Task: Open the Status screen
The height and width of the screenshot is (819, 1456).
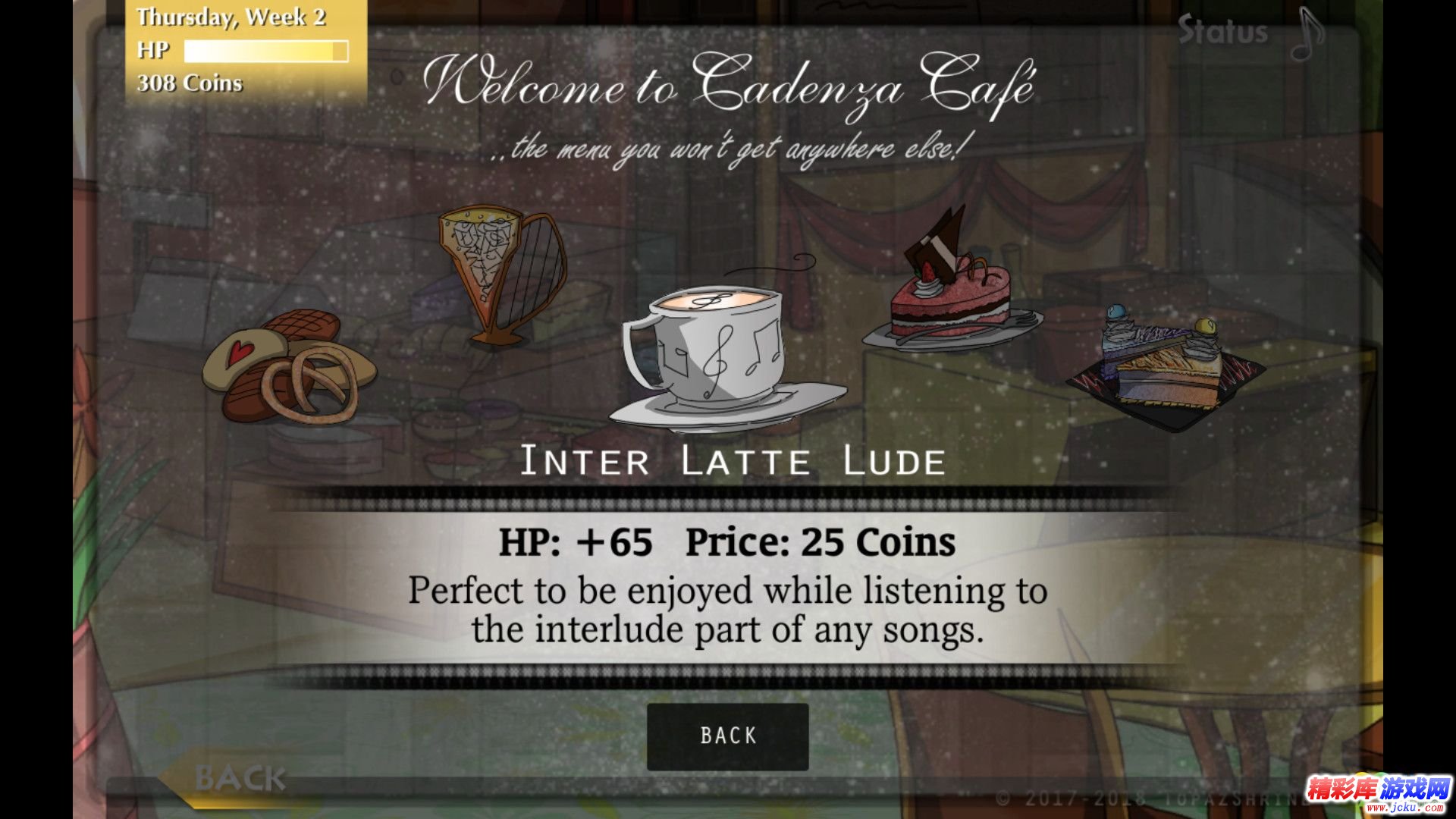Action: tap(1222, 32)
